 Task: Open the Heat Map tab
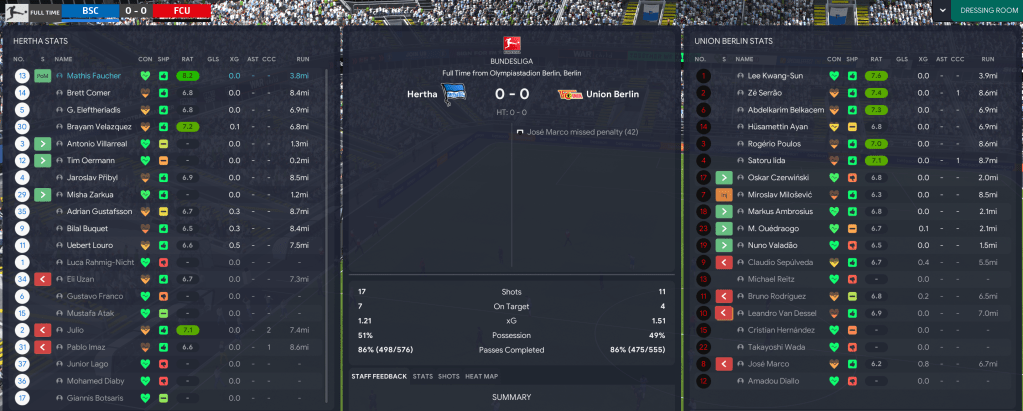tap(482, 376)
